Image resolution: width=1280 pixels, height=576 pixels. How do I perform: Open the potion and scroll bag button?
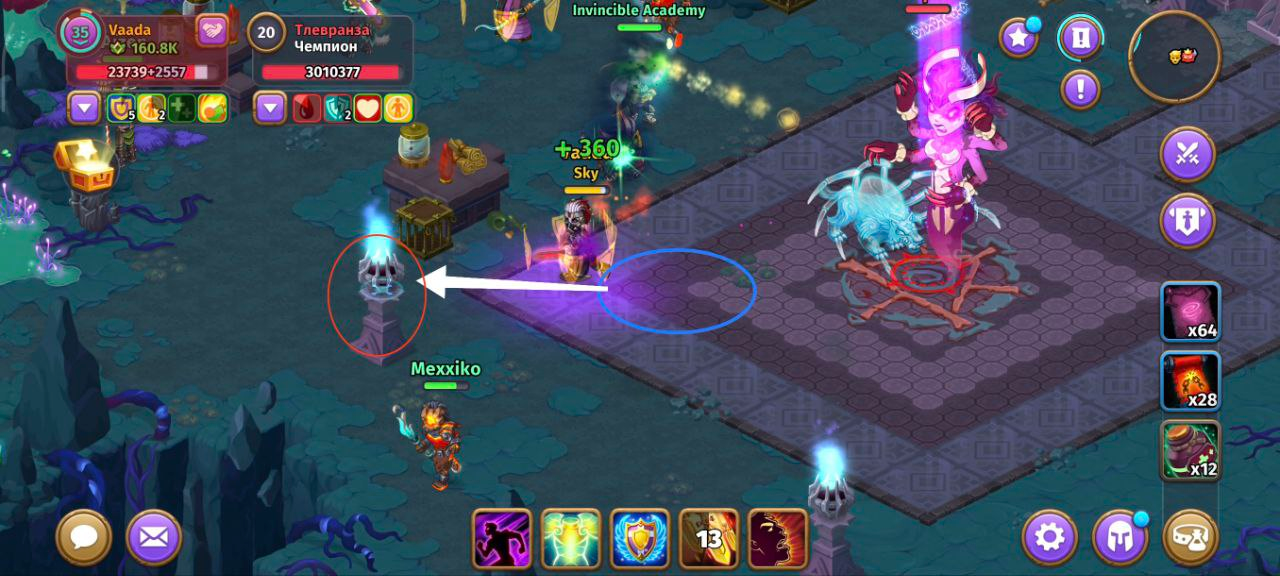click(x=1191, y=538)
